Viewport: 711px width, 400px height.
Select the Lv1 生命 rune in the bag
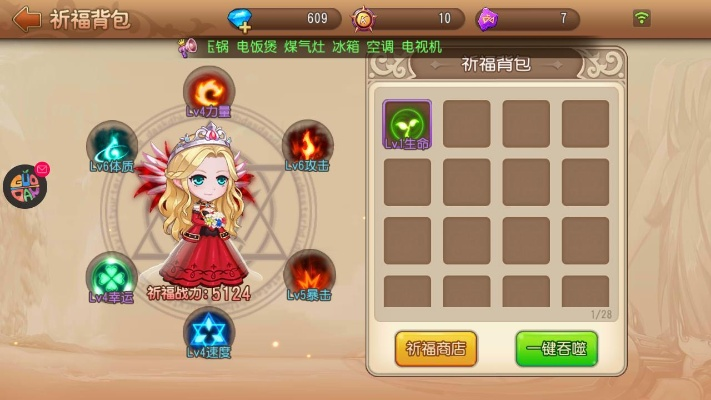407,123
